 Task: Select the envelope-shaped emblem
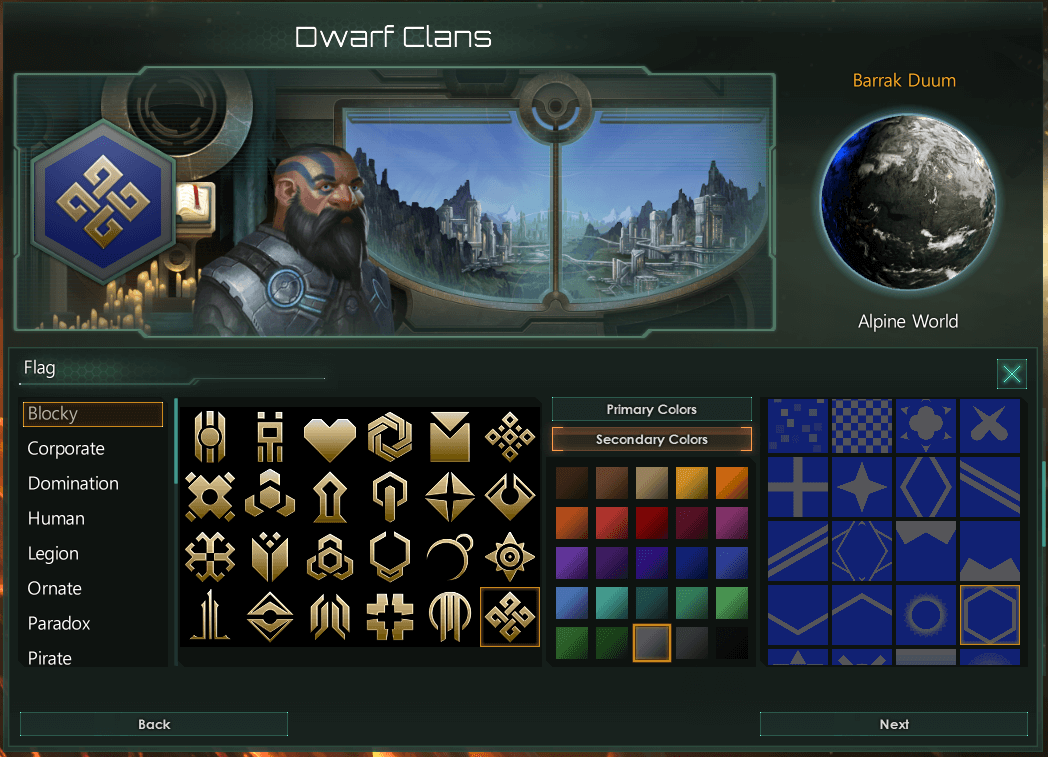coord(449,437)
